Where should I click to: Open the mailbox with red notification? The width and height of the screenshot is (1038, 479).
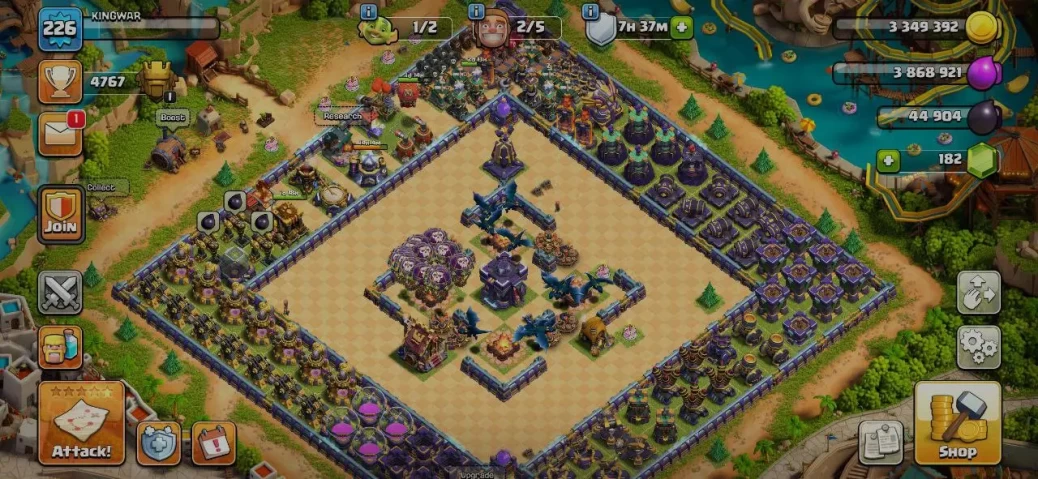click(x=60, y=134)
